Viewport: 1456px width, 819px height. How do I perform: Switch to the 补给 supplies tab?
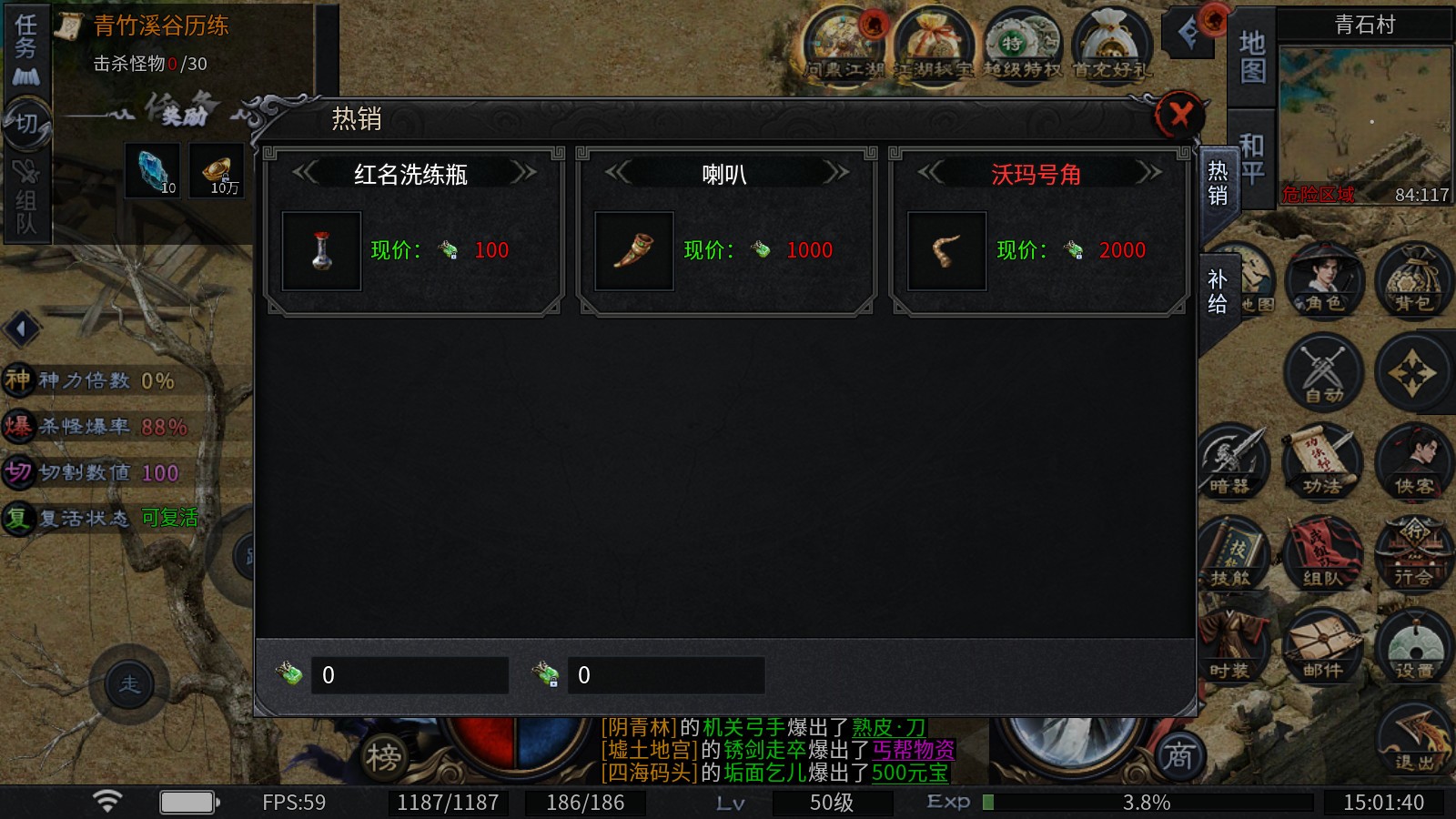(x=1217, y=291)
